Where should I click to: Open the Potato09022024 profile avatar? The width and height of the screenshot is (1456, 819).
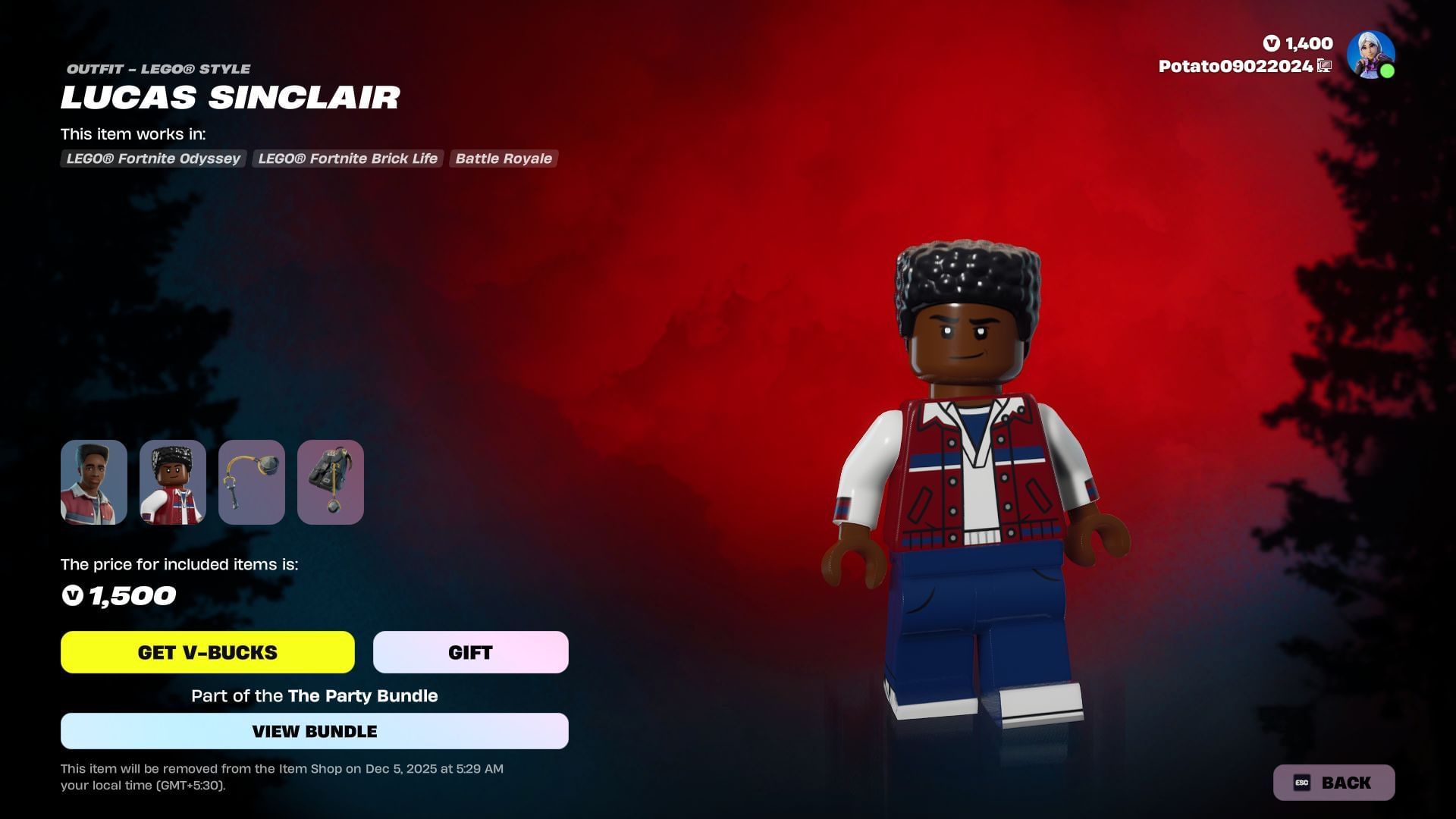(x=1370, y=53)
